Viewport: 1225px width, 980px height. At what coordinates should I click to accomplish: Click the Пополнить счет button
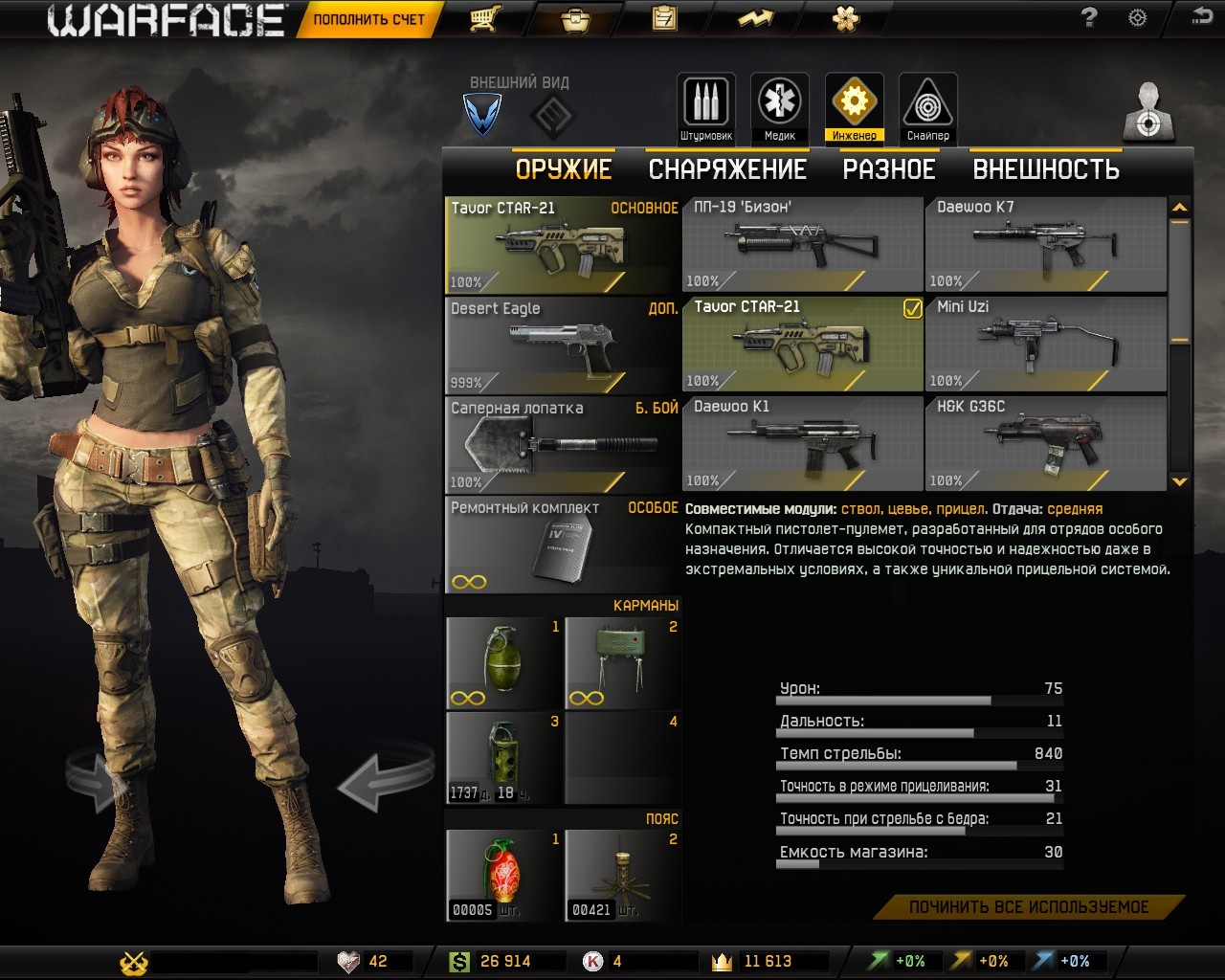click(367, 19)
